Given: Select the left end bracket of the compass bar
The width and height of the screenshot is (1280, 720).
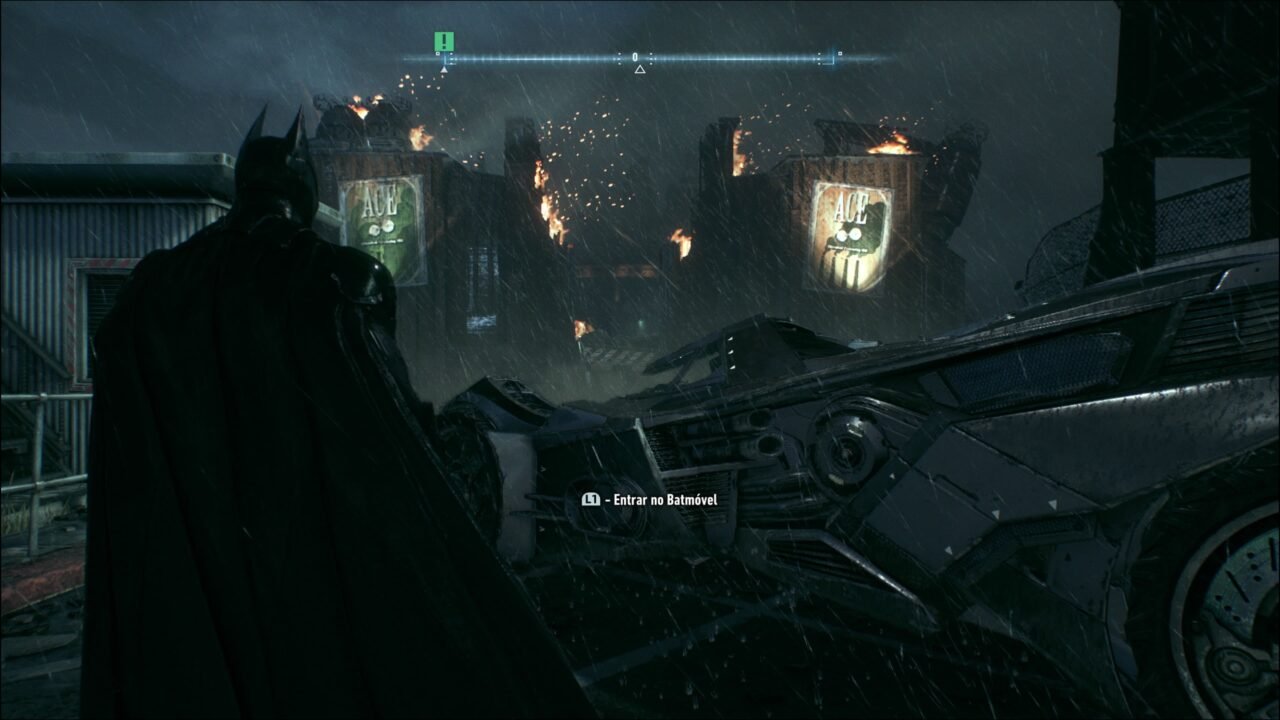Looking at the screenshot, I should (445, 59).
